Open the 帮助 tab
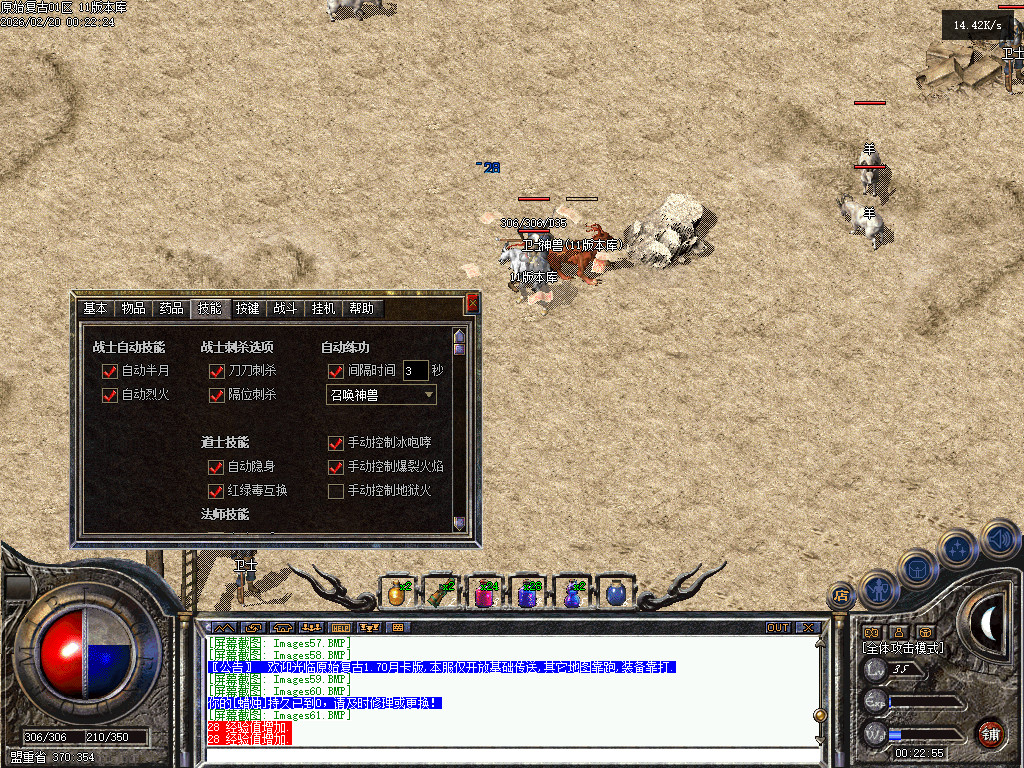Viewport: 1024px width, 768px height. [362, 309]
